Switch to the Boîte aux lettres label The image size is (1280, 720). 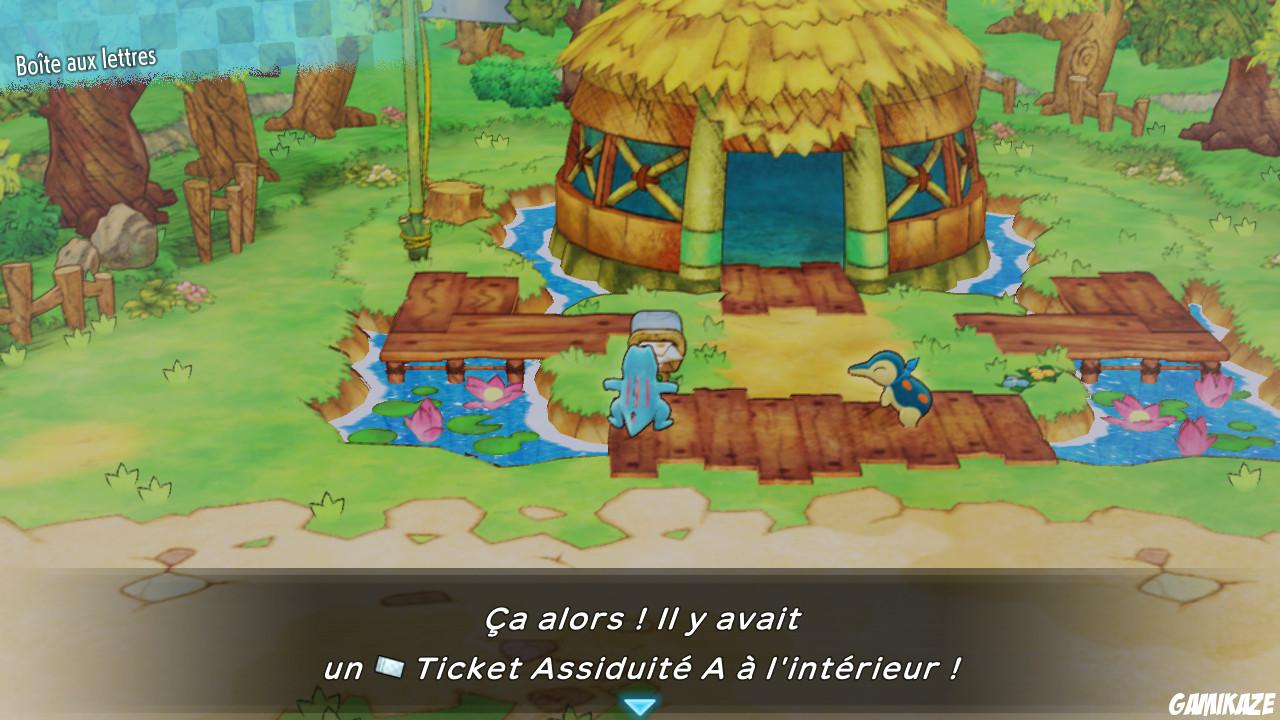point(88,57)
